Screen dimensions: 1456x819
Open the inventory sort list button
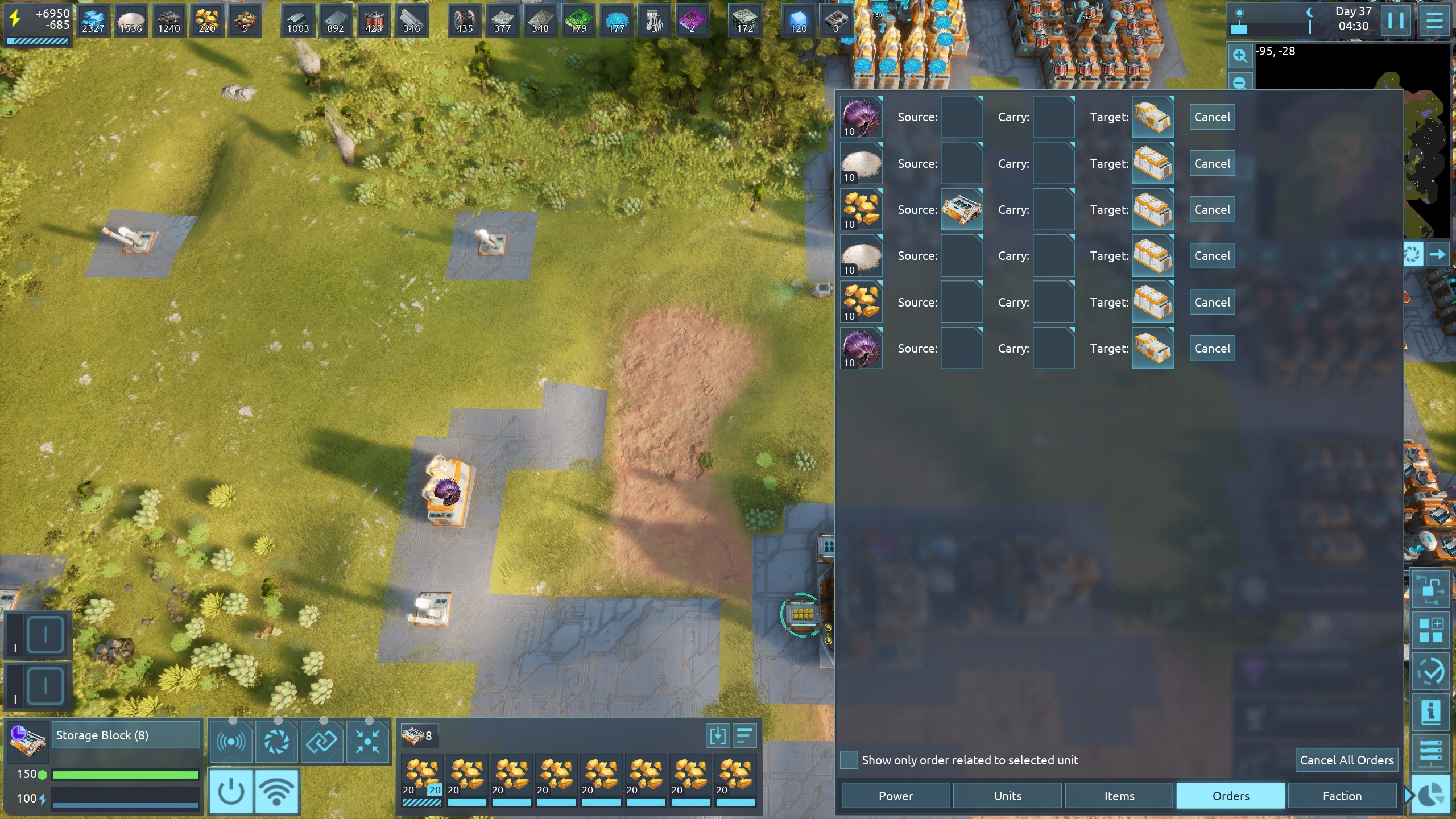[744, 736]
